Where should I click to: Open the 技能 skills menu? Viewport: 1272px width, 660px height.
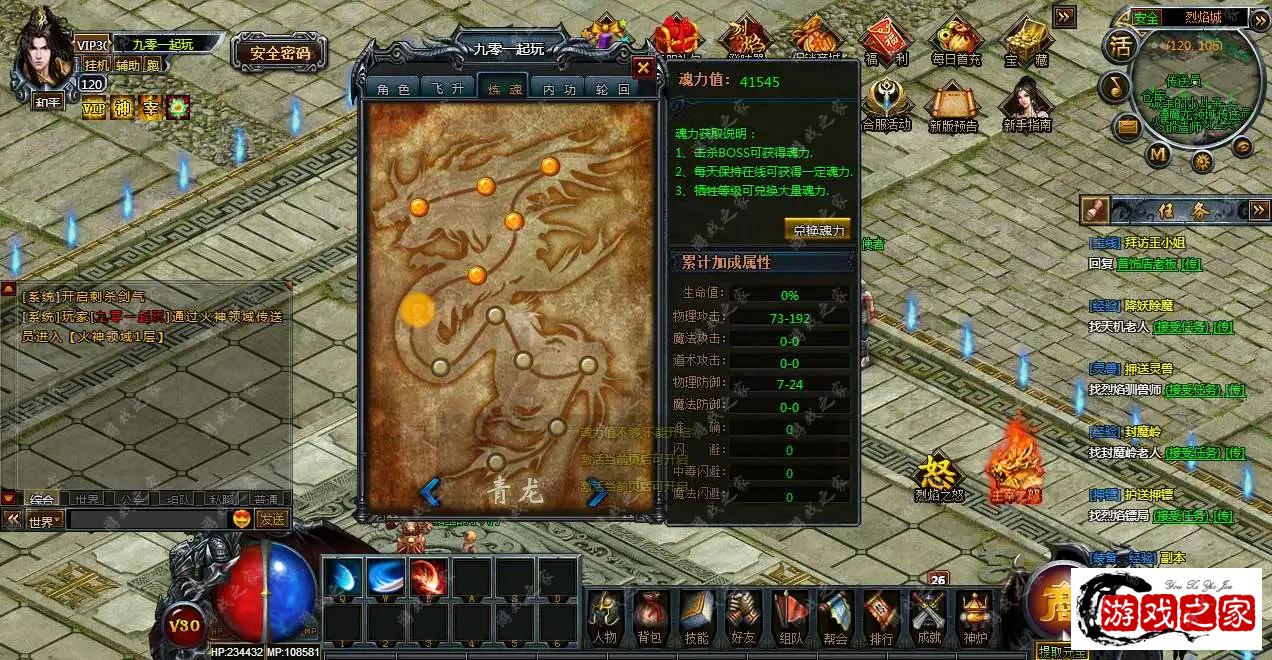697,615
